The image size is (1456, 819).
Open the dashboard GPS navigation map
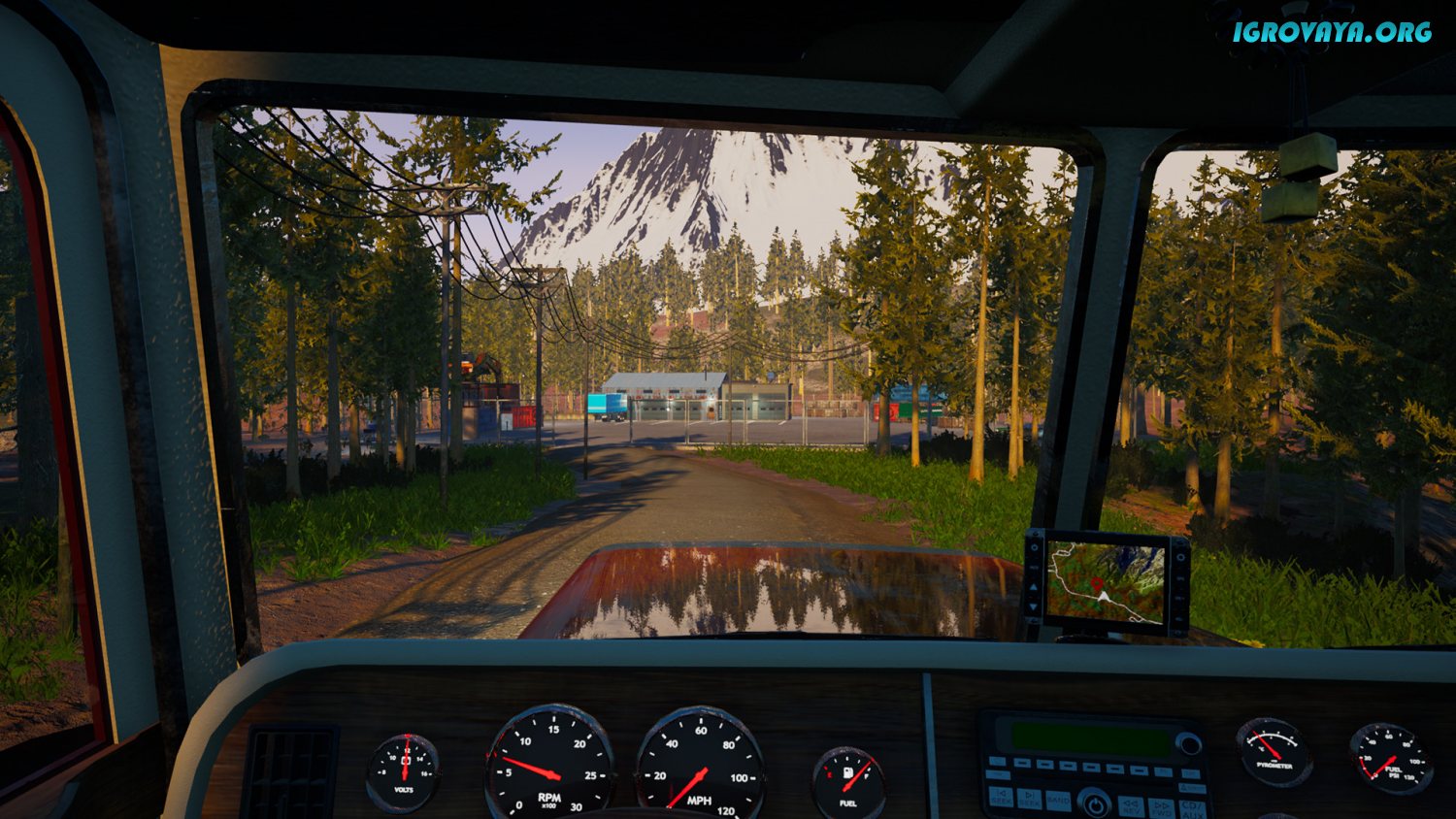click(x=1105, y=582)
